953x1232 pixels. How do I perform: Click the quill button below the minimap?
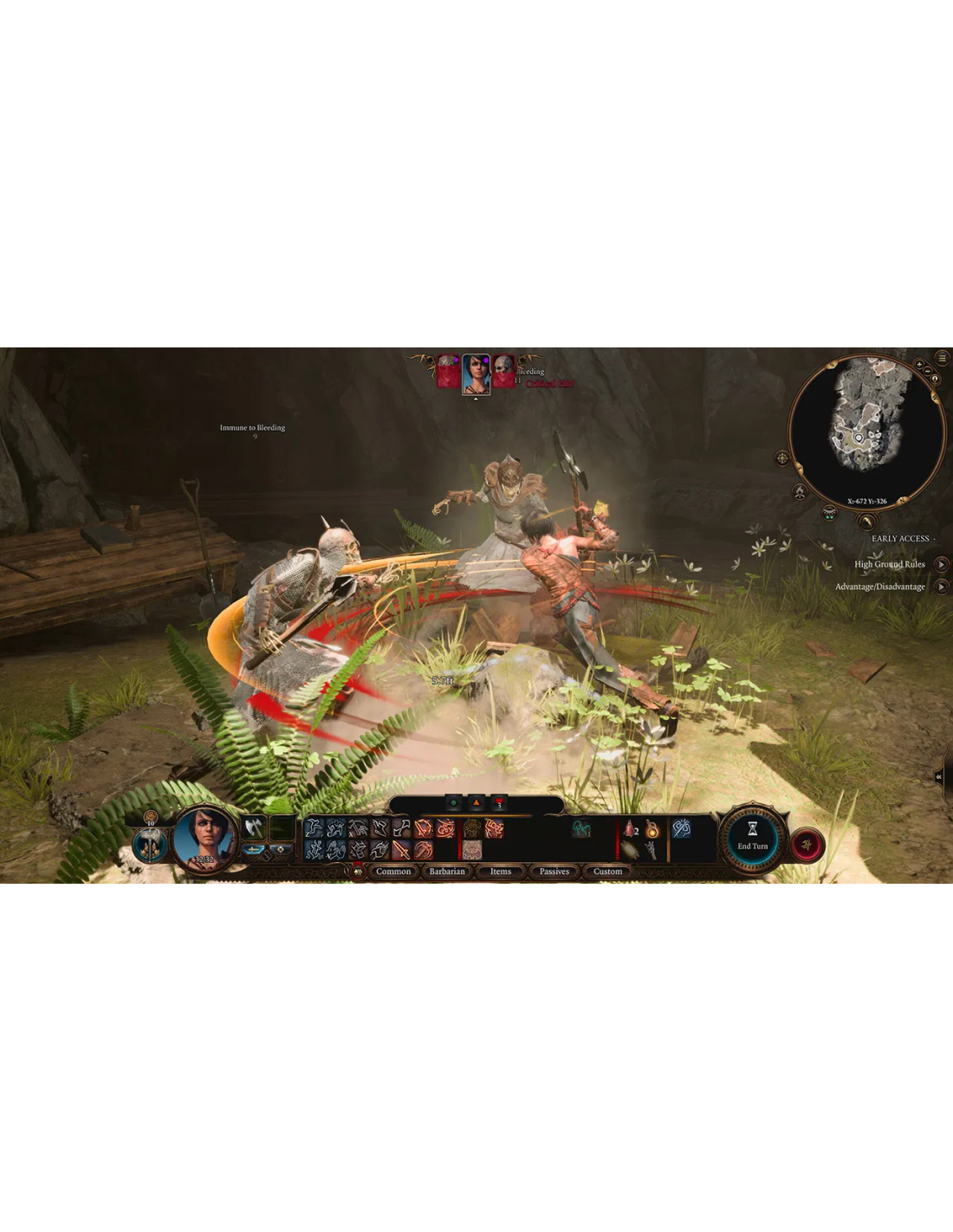pos(865,522)
